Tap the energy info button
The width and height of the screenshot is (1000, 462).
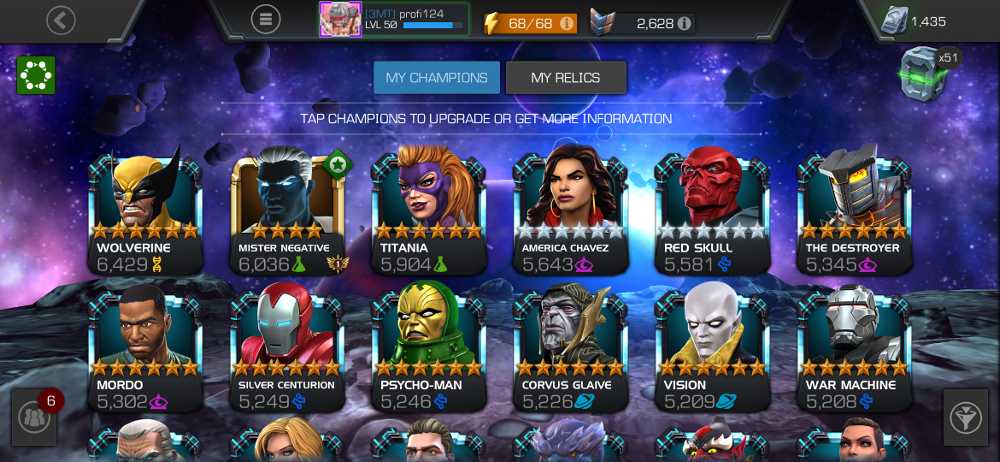point(567,22)
